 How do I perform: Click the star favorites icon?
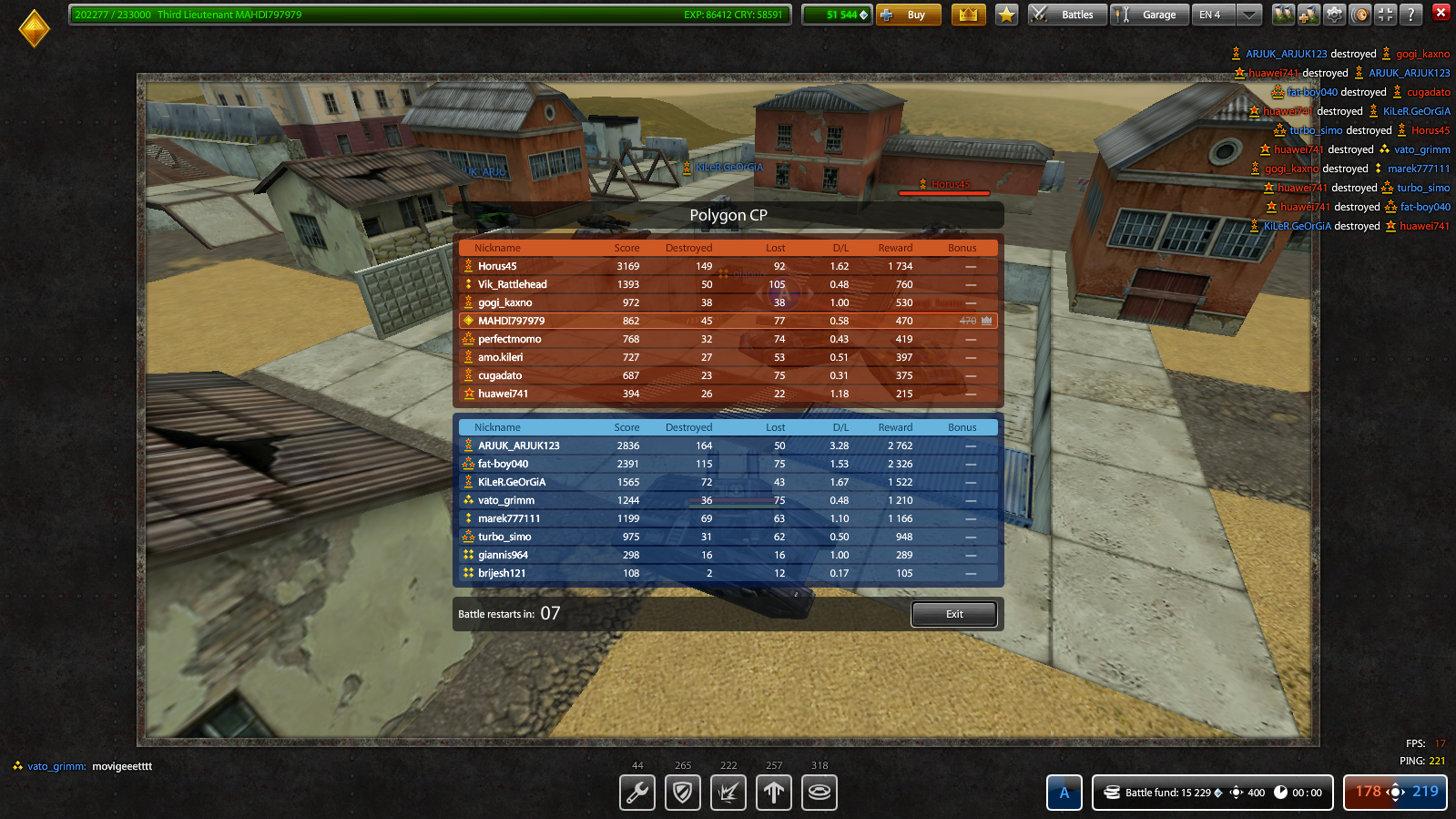pyautogui.click(x=1005, y=15)
